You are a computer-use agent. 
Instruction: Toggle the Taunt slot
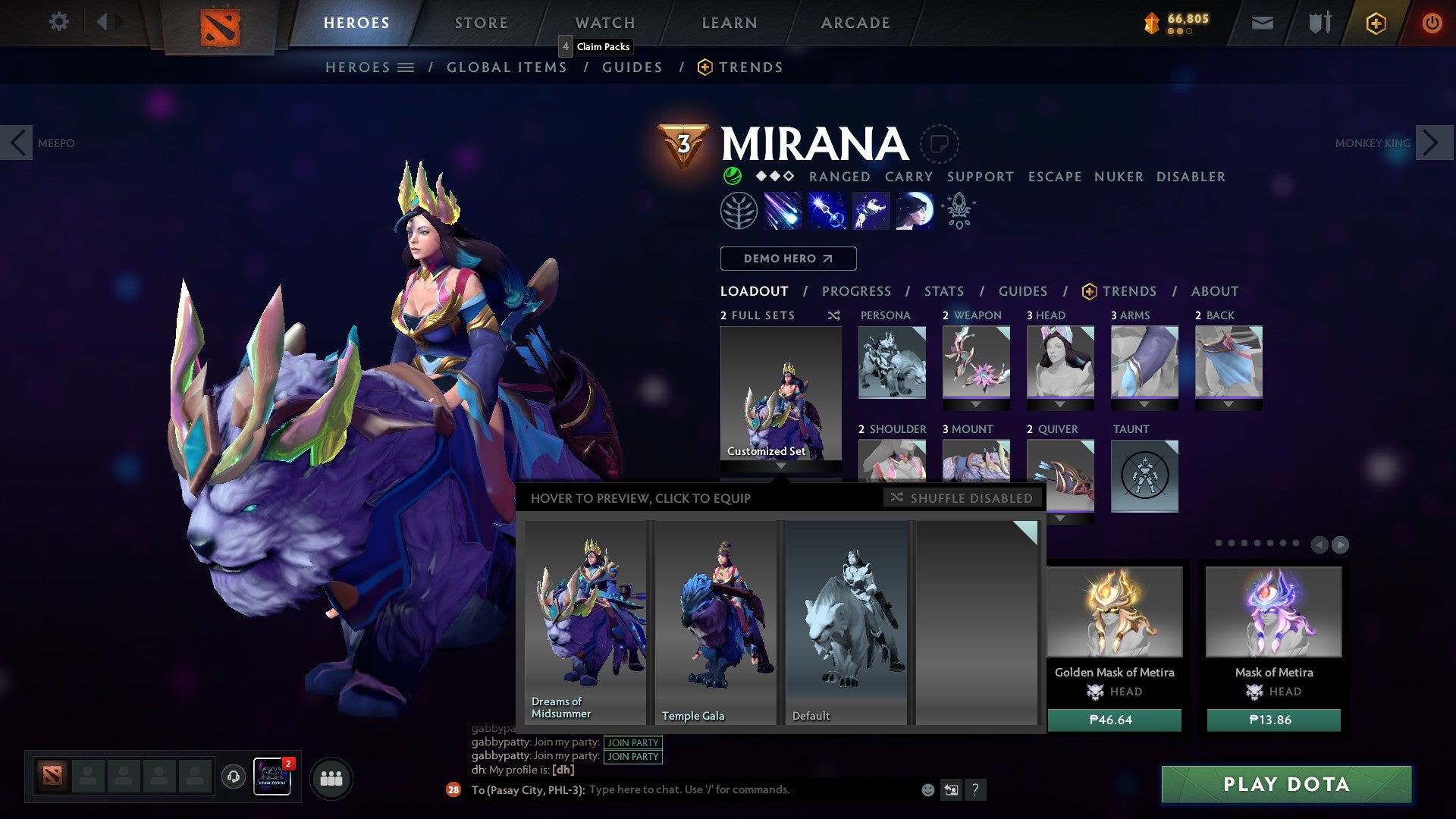(1144, 475)
